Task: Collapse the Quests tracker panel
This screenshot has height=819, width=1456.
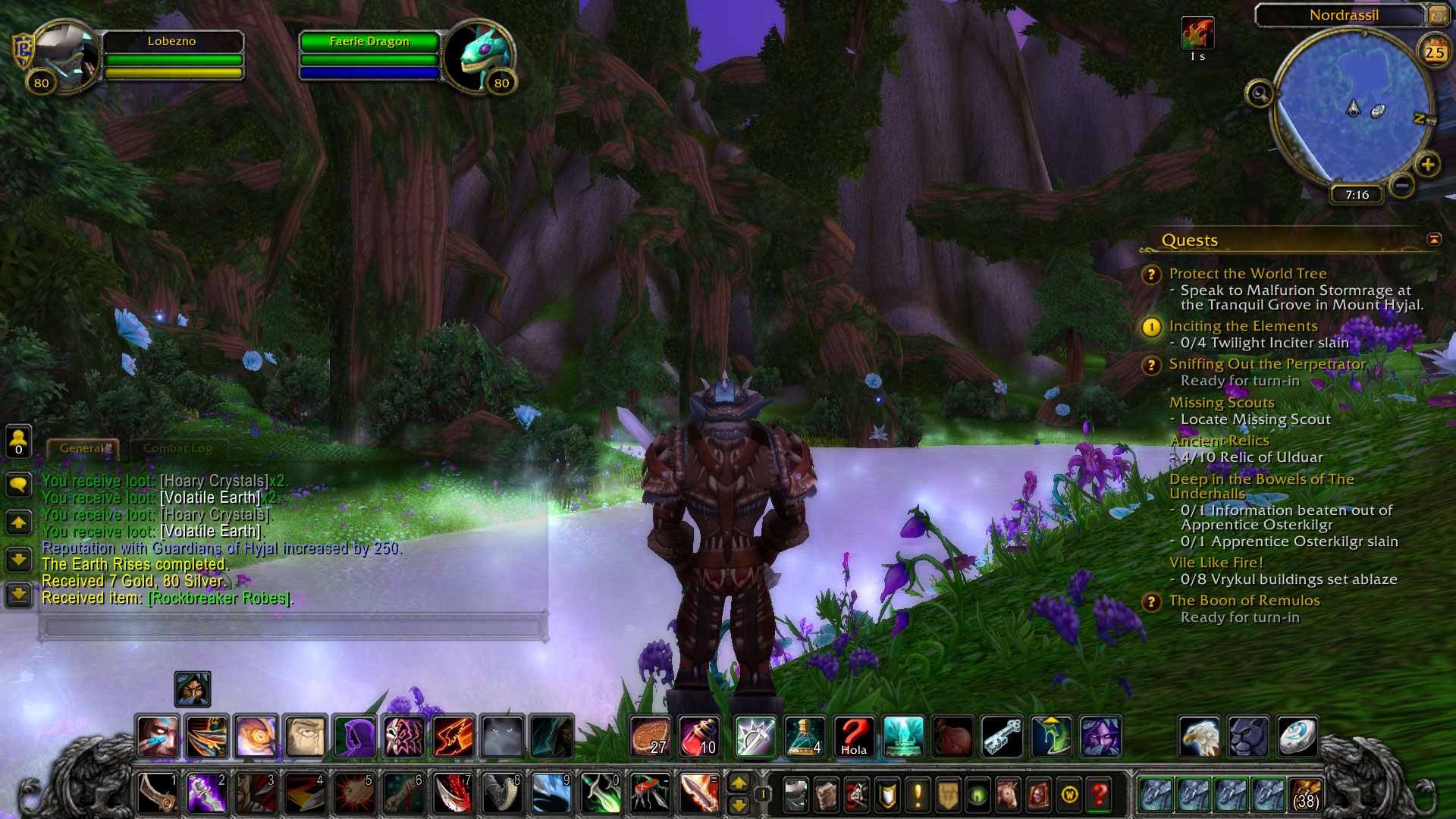Action: [x=1433, y=240]
